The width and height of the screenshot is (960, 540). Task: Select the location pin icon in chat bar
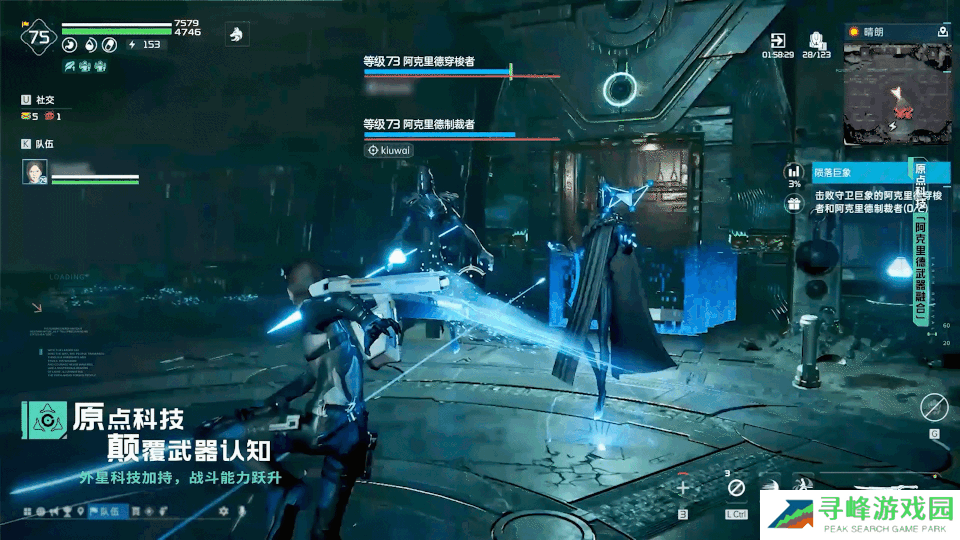[x=79, y=512]
